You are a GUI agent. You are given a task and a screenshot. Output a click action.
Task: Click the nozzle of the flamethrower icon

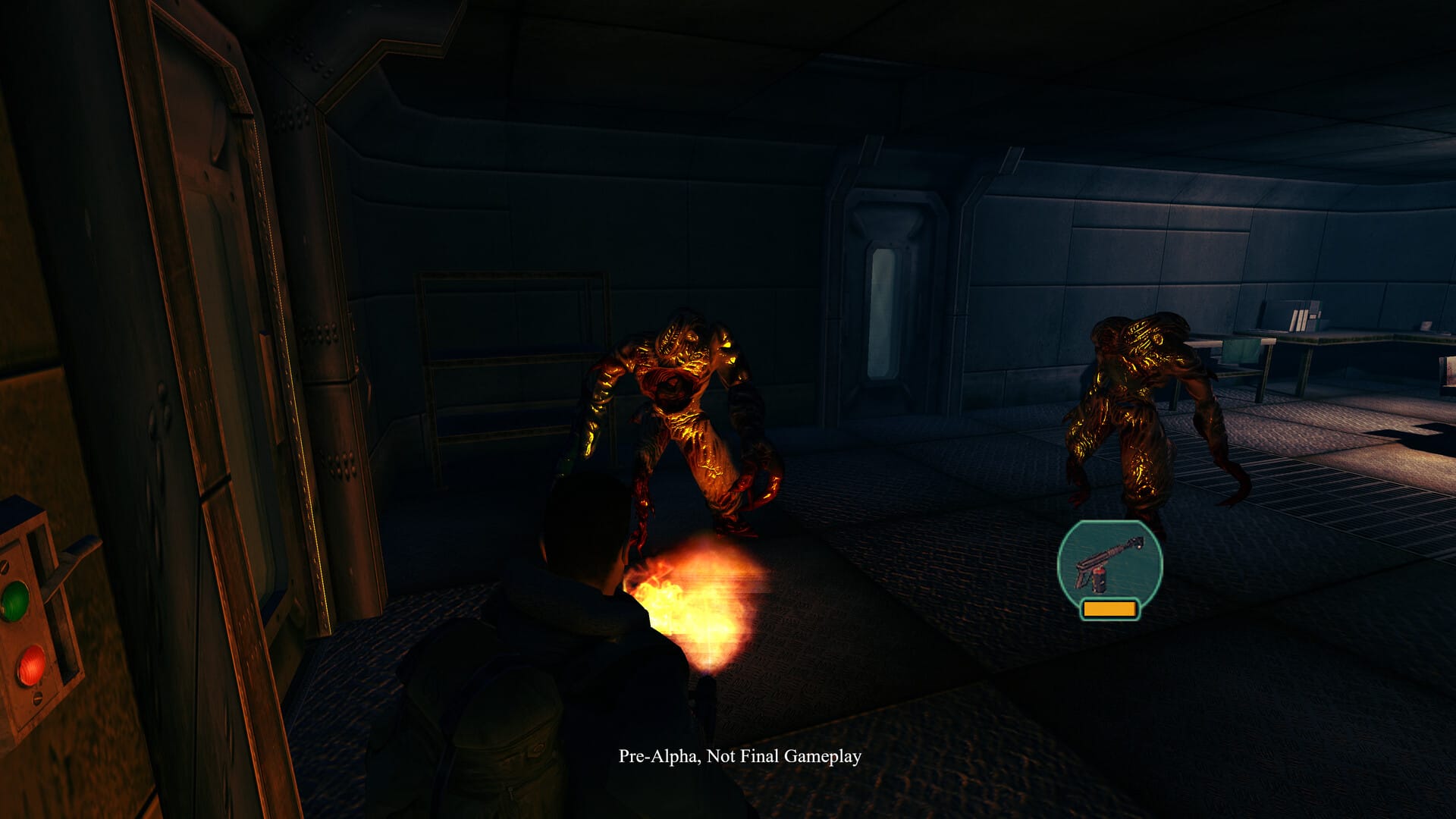click(1137, 543)
